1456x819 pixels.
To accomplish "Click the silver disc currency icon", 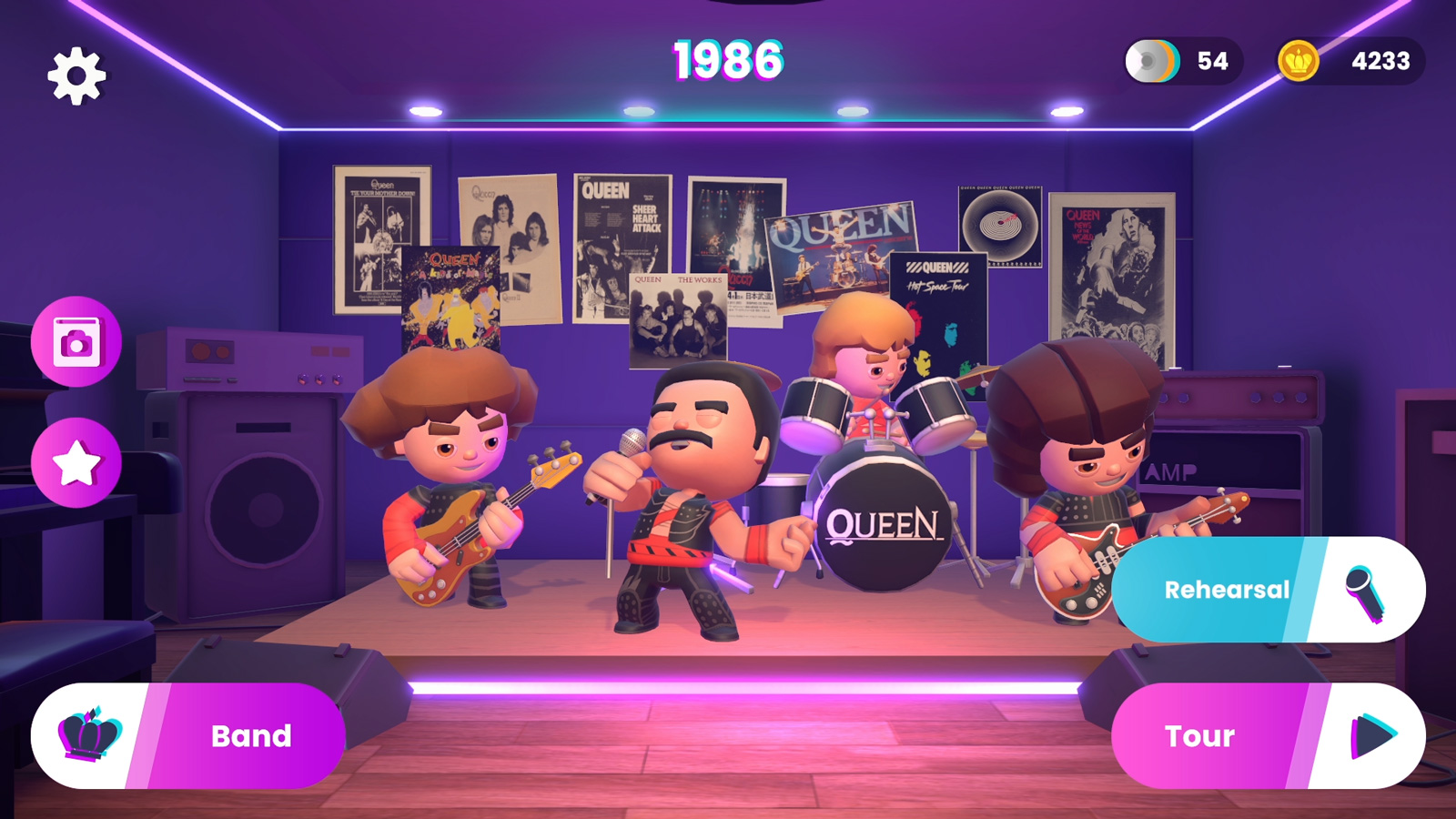I will pos(1151,61).
